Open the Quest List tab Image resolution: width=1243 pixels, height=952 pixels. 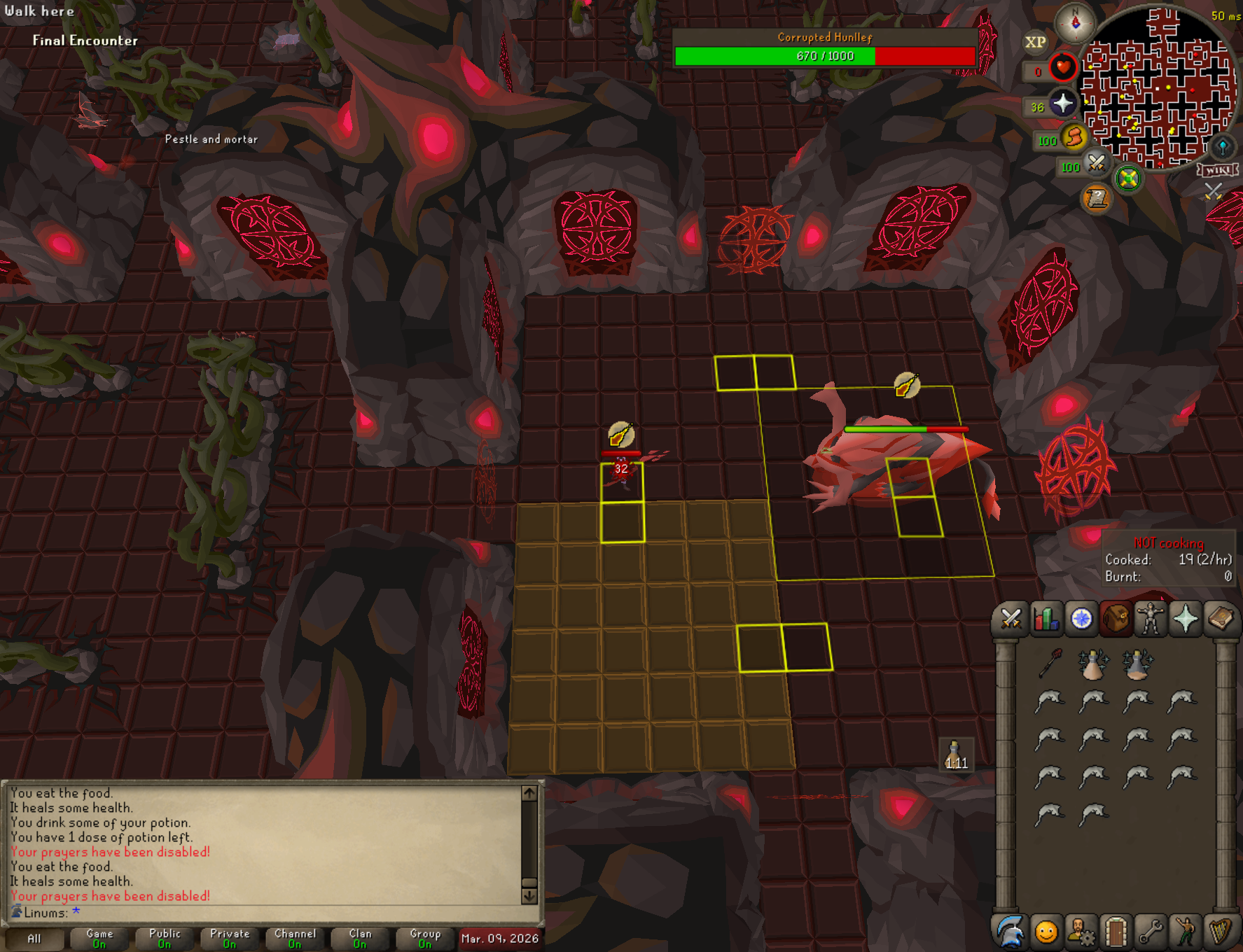1081,619
